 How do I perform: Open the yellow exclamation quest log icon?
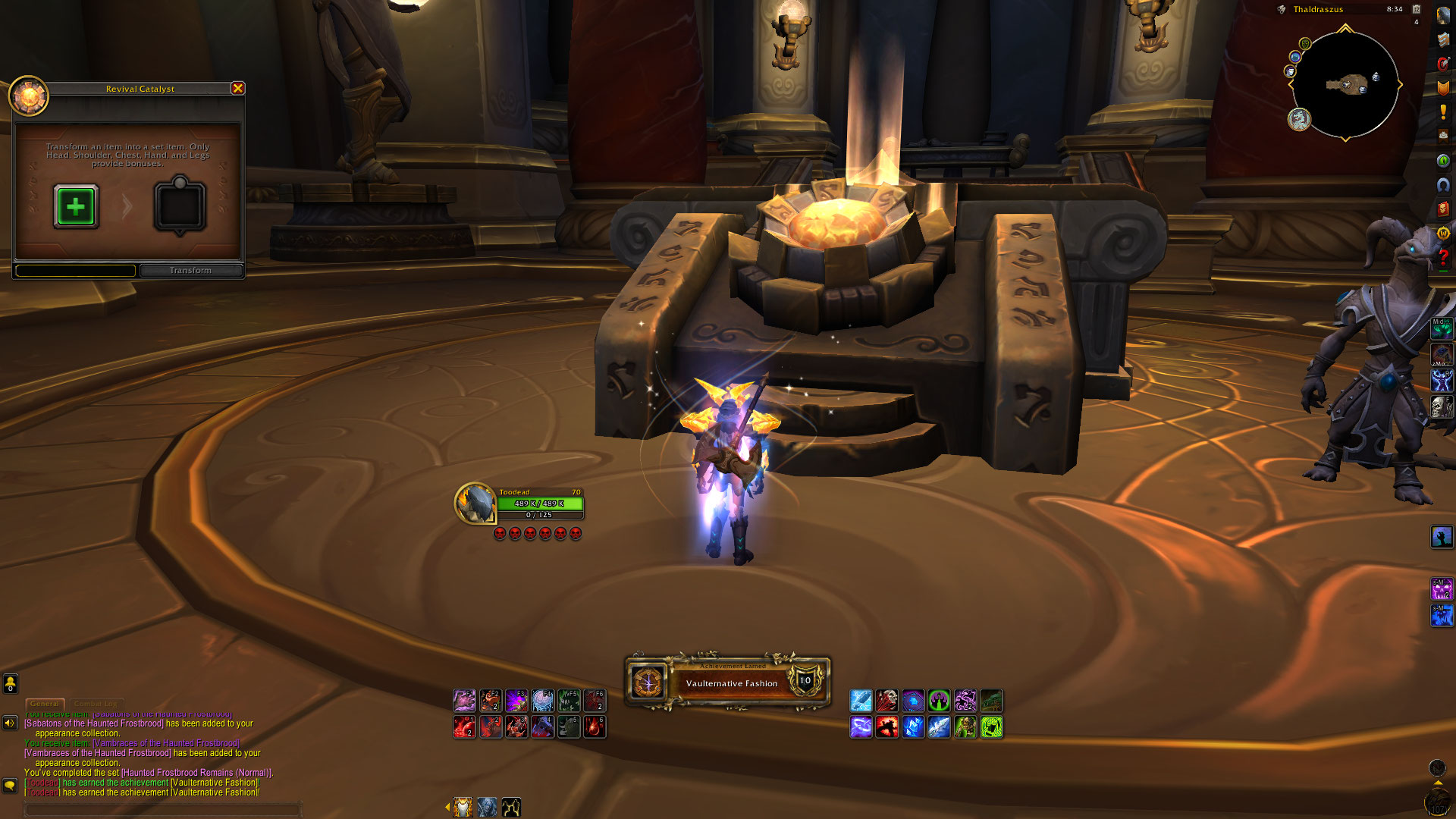[x=1442, y=112]
